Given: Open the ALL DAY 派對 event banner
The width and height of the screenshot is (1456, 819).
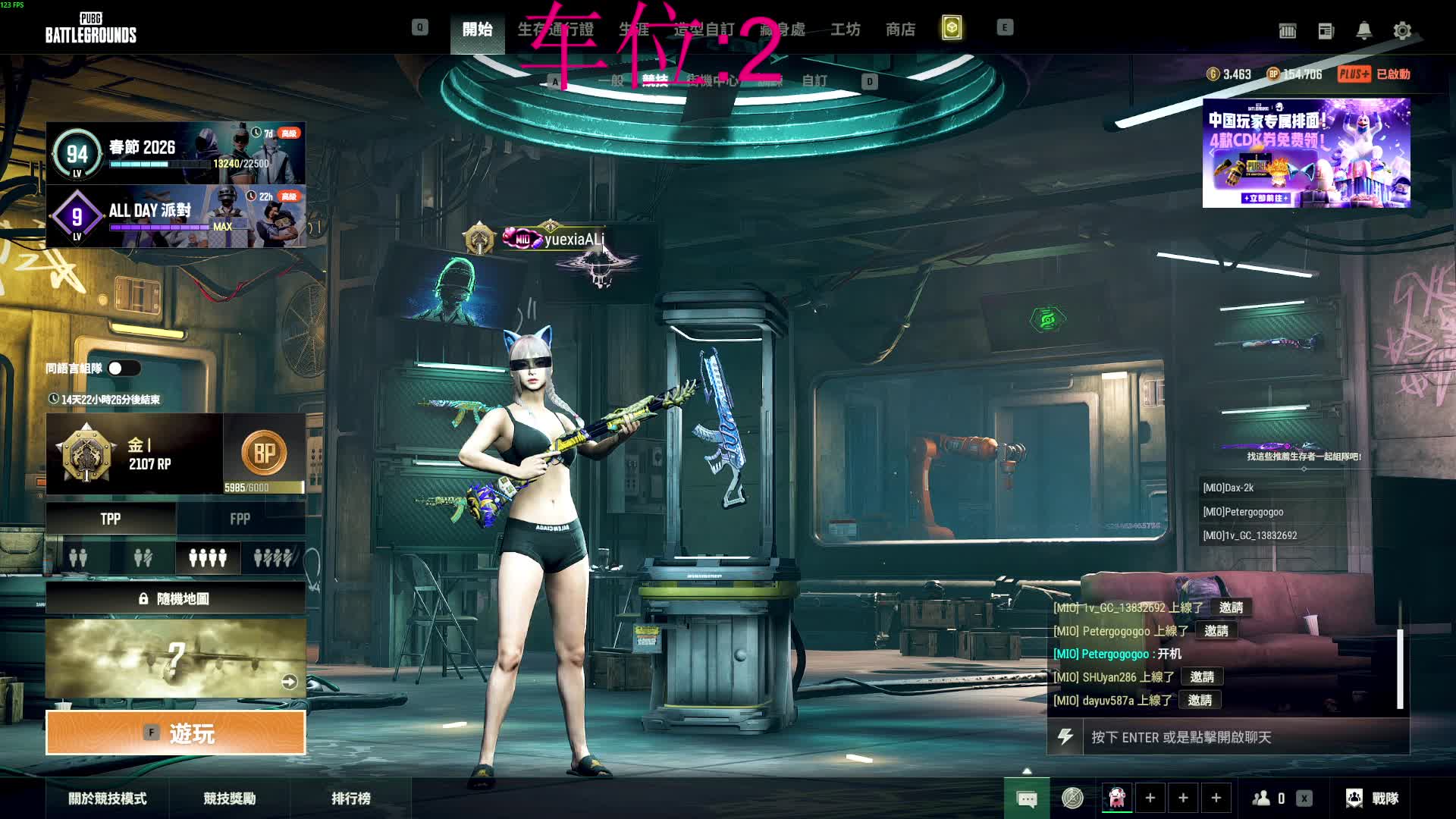Looking at the screenshot, I should tap(176, 216).
